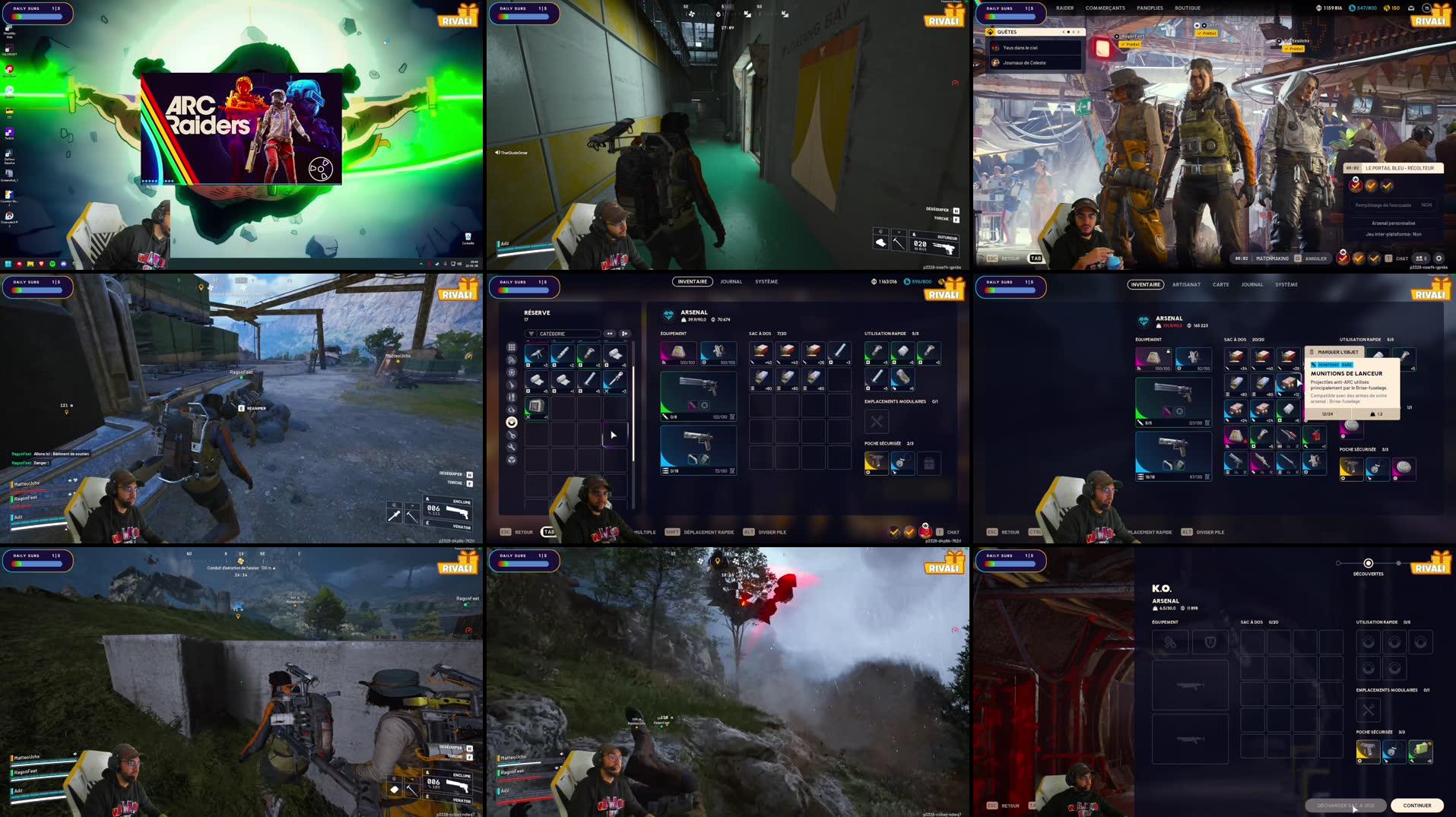Expand the double-dot options beside the Catégorie bar
The width and height of the screenshot is (1456, 817).
point(610,334)
